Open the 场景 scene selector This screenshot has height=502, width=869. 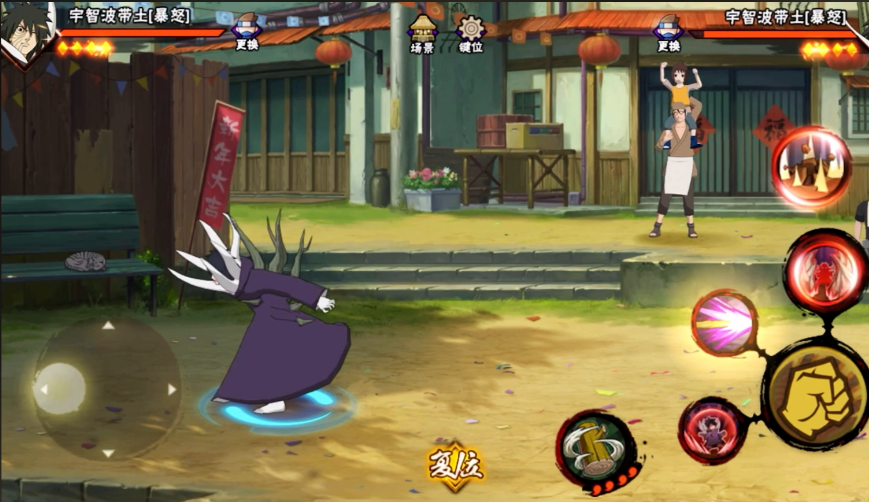click(423, 32)
